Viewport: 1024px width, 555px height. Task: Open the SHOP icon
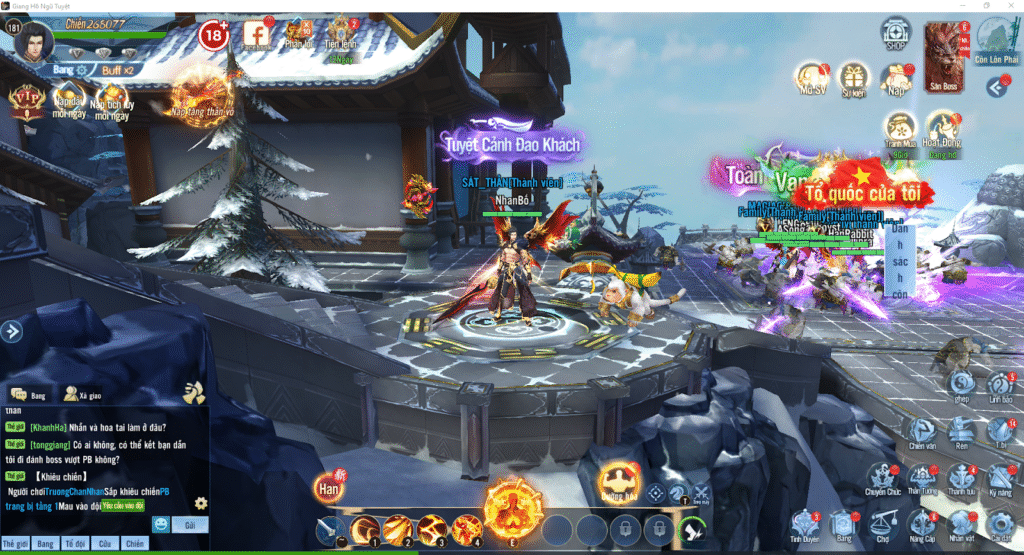pos(896,32)
